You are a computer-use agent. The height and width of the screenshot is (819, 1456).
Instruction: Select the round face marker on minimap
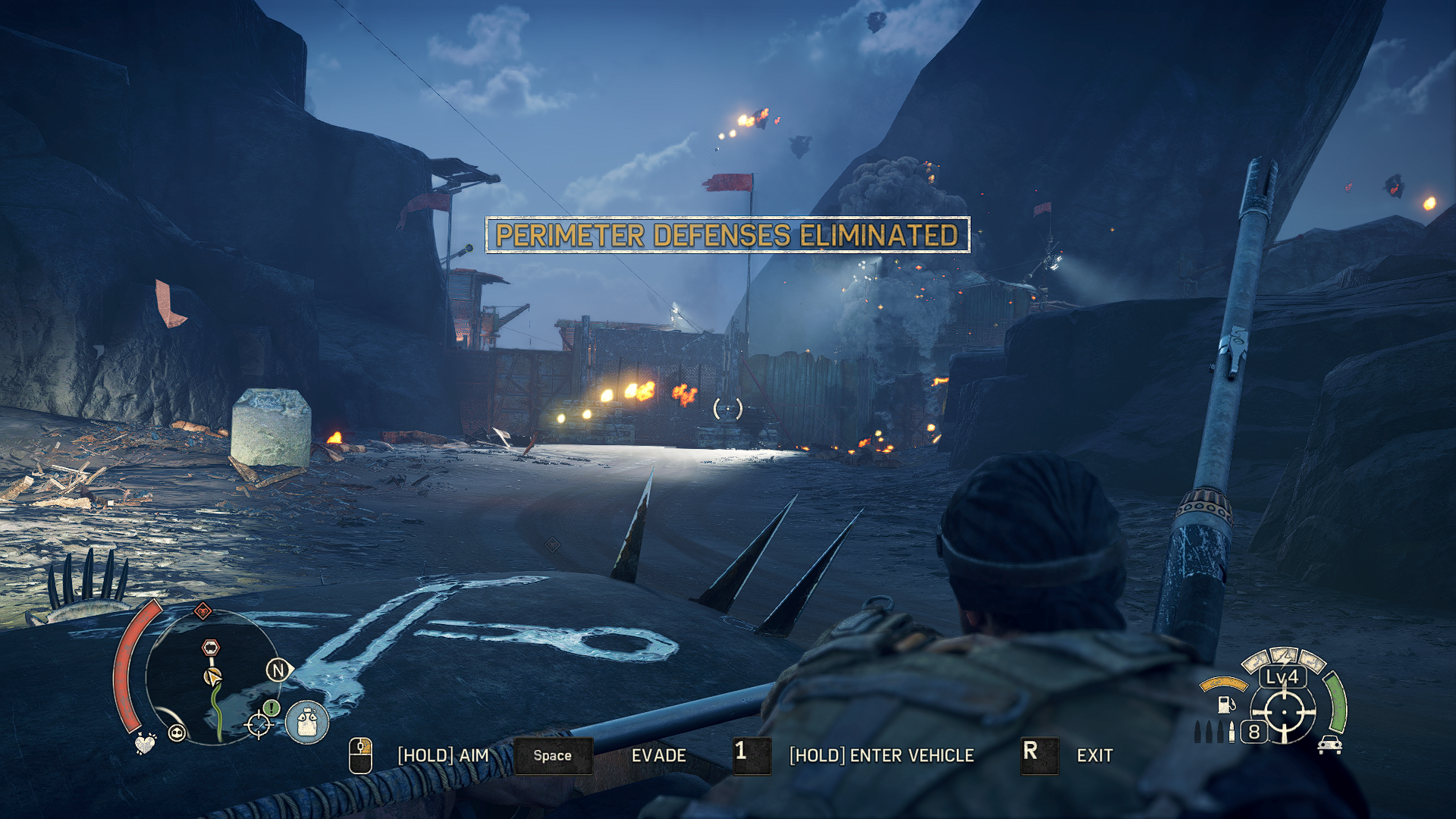coord(177,733)
